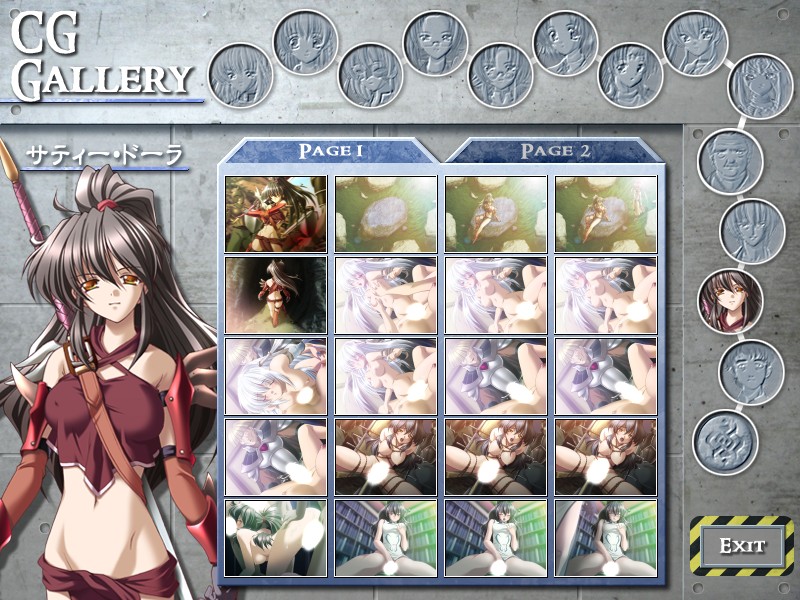View the empty forest clearing thumbnail
Screen dimensions: 800x600
coord(386,214)
